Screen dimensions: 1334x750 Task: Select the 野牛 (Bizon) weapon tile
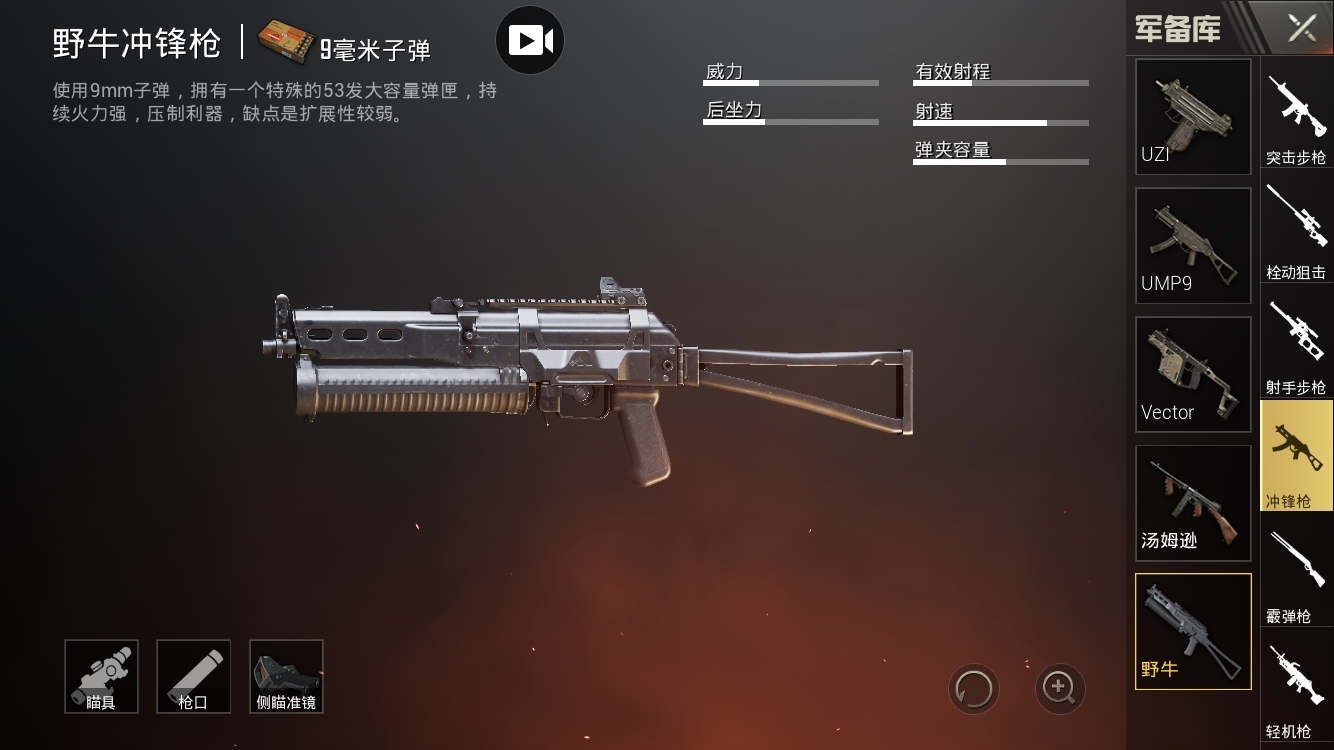1193,631
